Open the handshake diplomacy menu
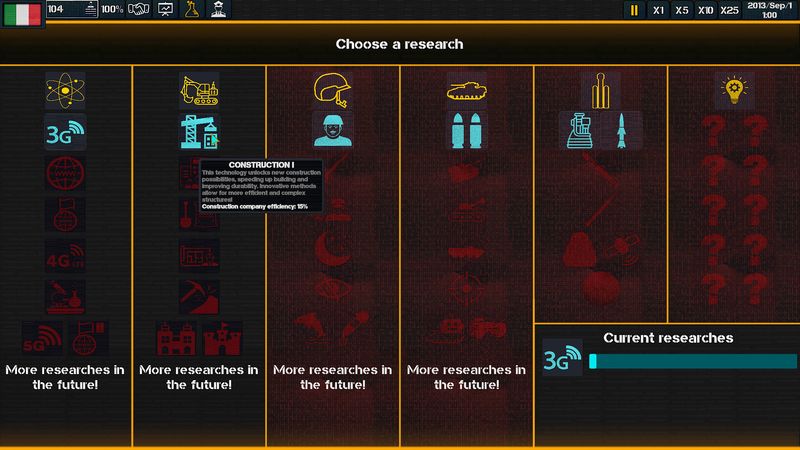 tap(139, 9)
